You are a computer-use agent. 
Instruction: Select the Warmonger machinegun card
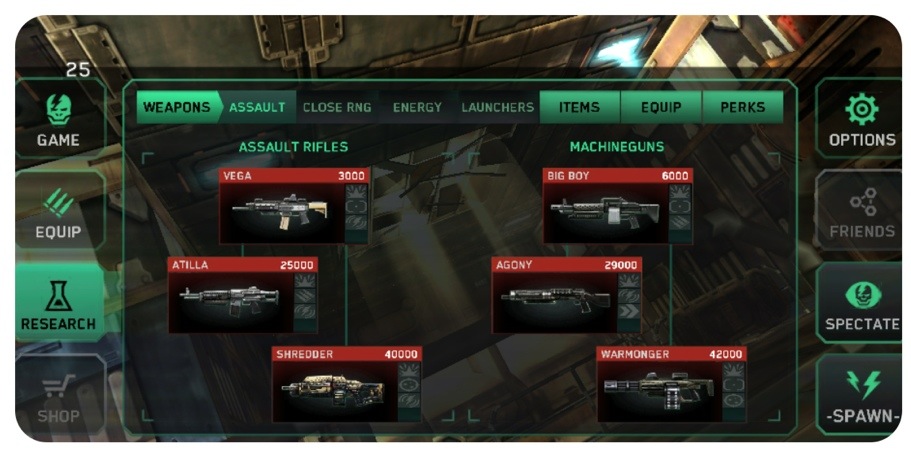[x=659, y=385]
